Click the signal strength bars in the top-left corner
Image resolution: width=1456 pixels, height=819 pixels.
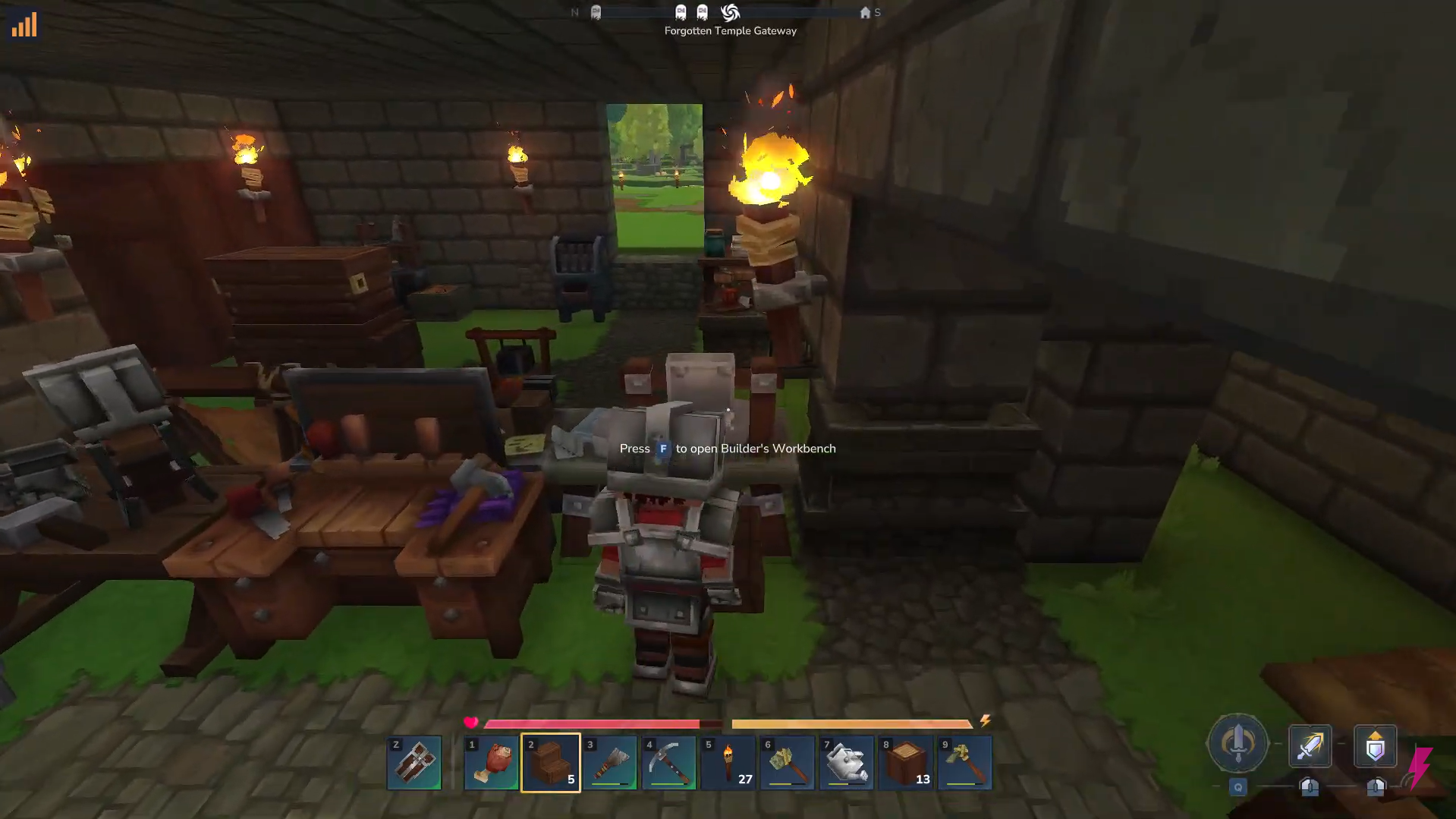pyautogui.click(x=24, y=25)
